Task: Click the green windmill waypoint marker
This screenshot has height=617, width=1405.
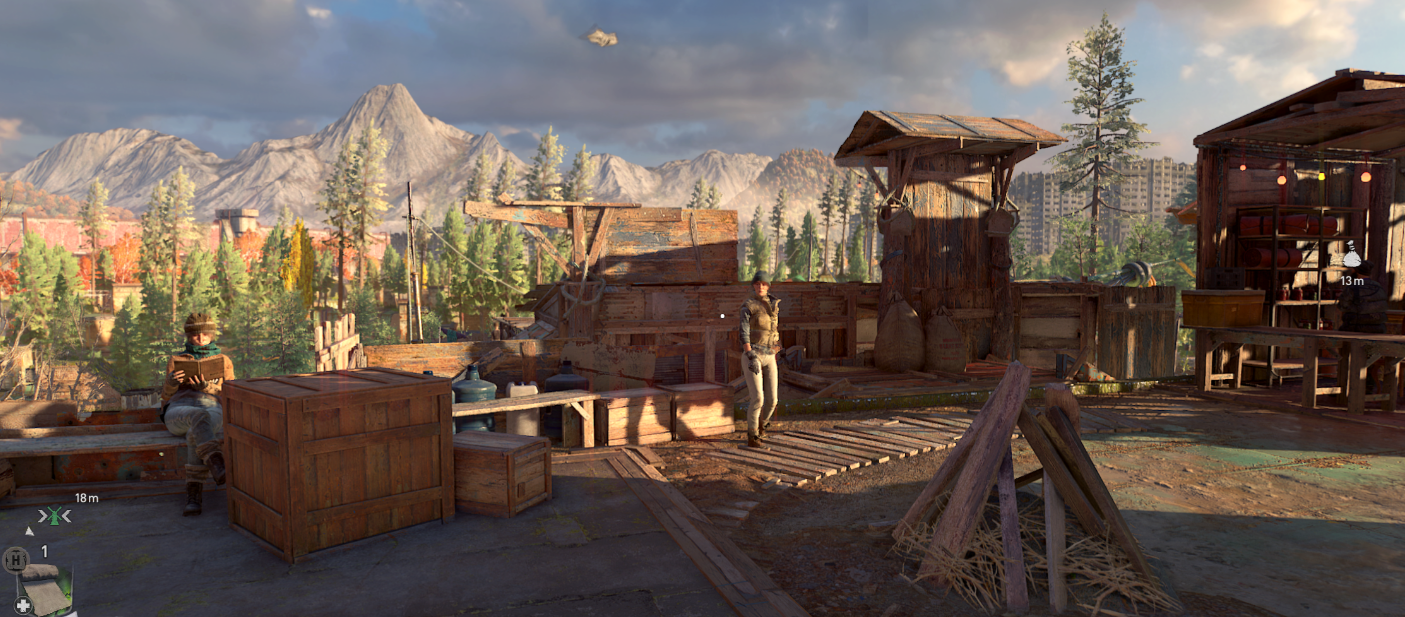Action: click(x=54, y=516)
